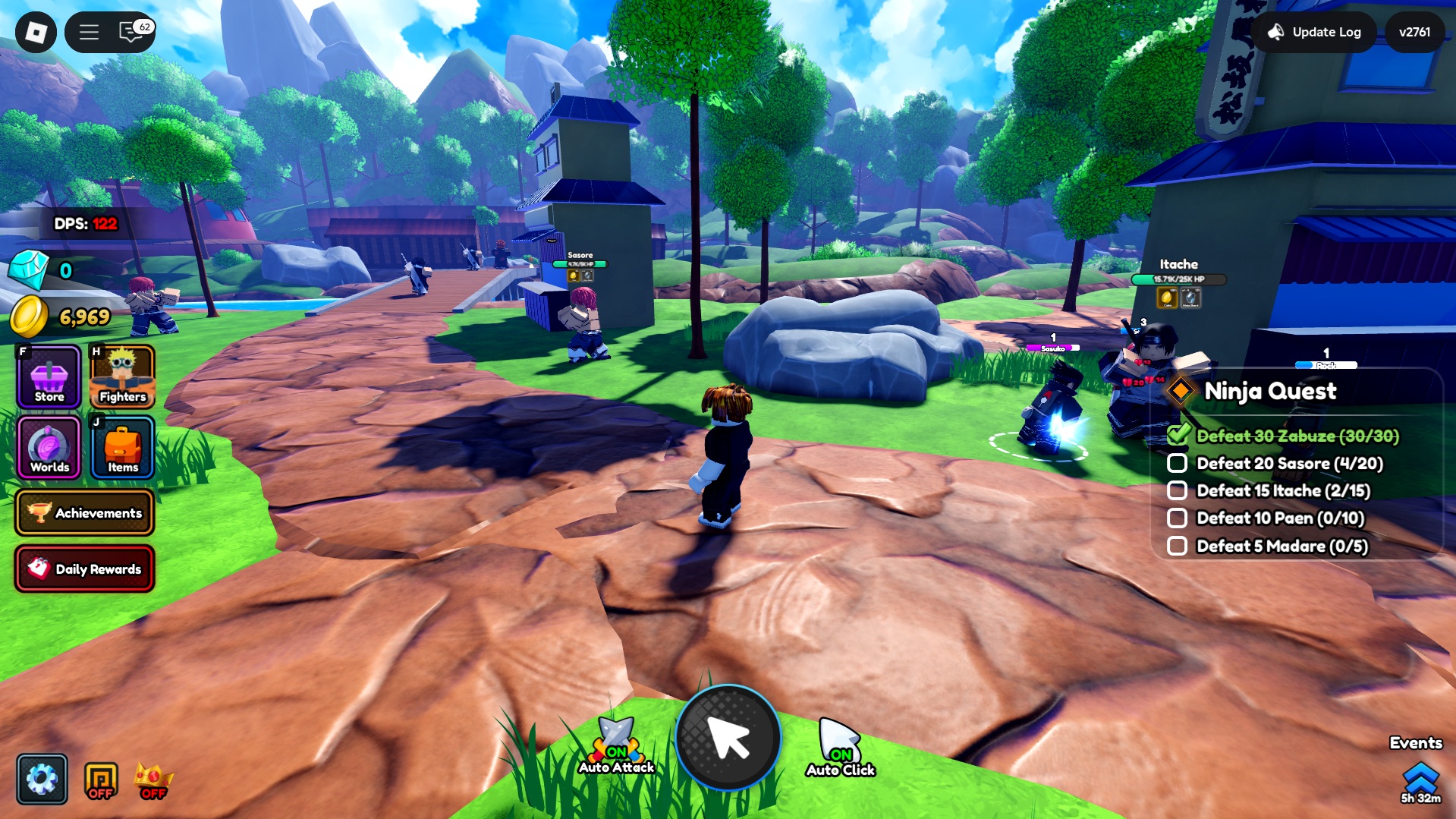Select the Ninja Quest tracker header

click(x=1269, y=391)
